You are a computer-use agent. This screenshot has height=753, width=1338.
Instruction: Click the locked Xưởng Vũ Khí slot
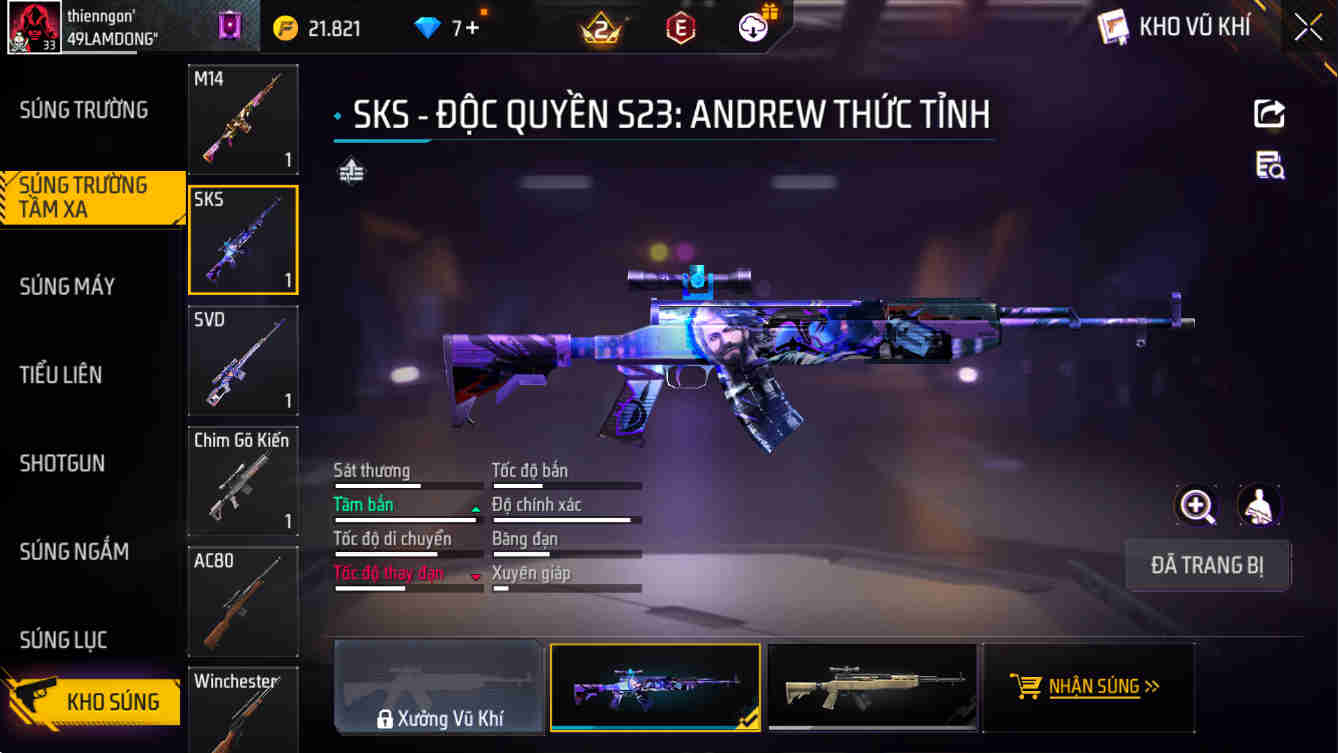438,687
